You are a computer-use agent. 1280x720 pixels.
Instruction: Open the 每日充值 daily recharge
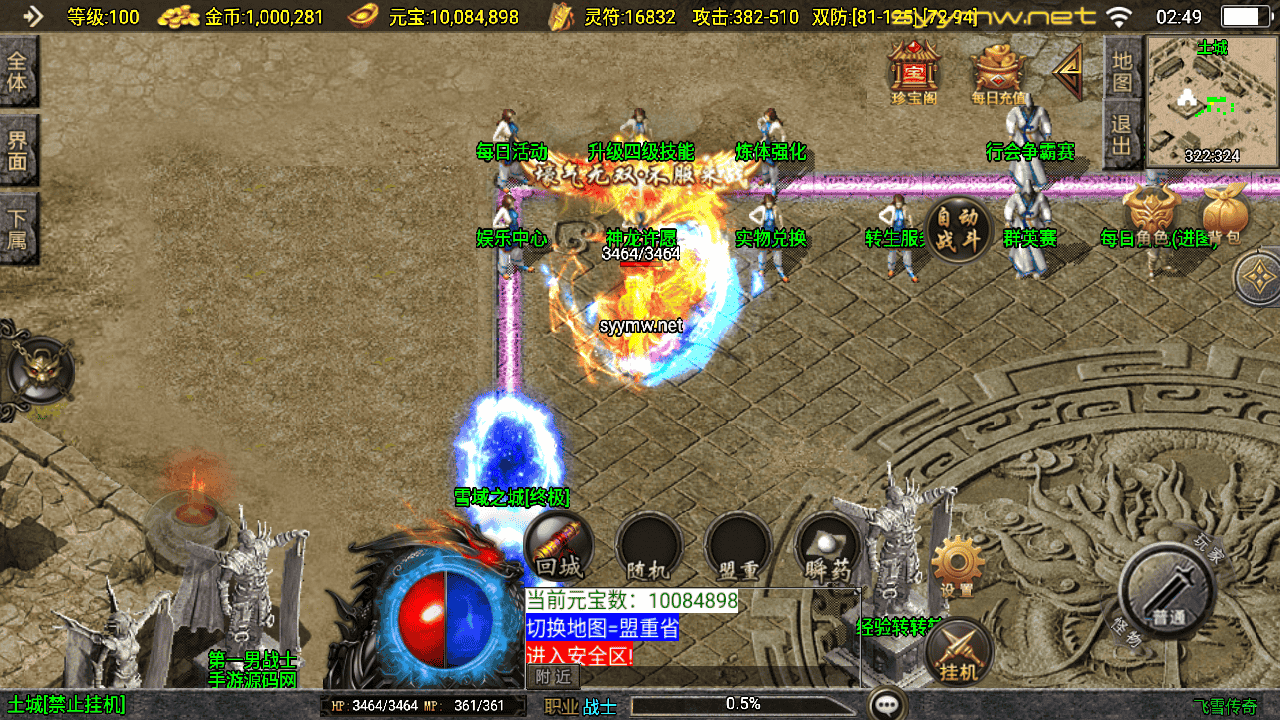click(998, 72)
